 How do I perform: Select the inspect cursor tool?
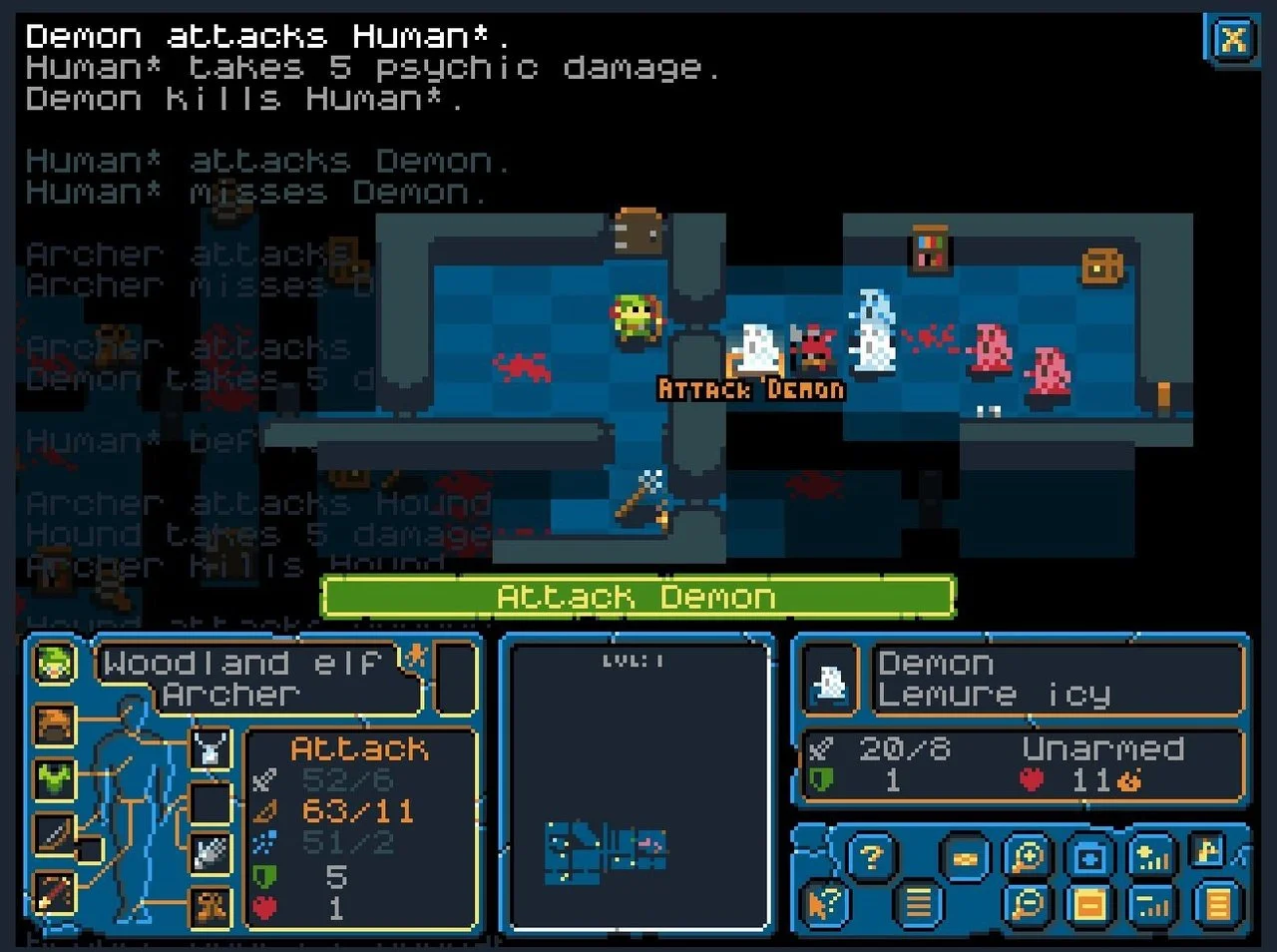click(x=823, y=904)
